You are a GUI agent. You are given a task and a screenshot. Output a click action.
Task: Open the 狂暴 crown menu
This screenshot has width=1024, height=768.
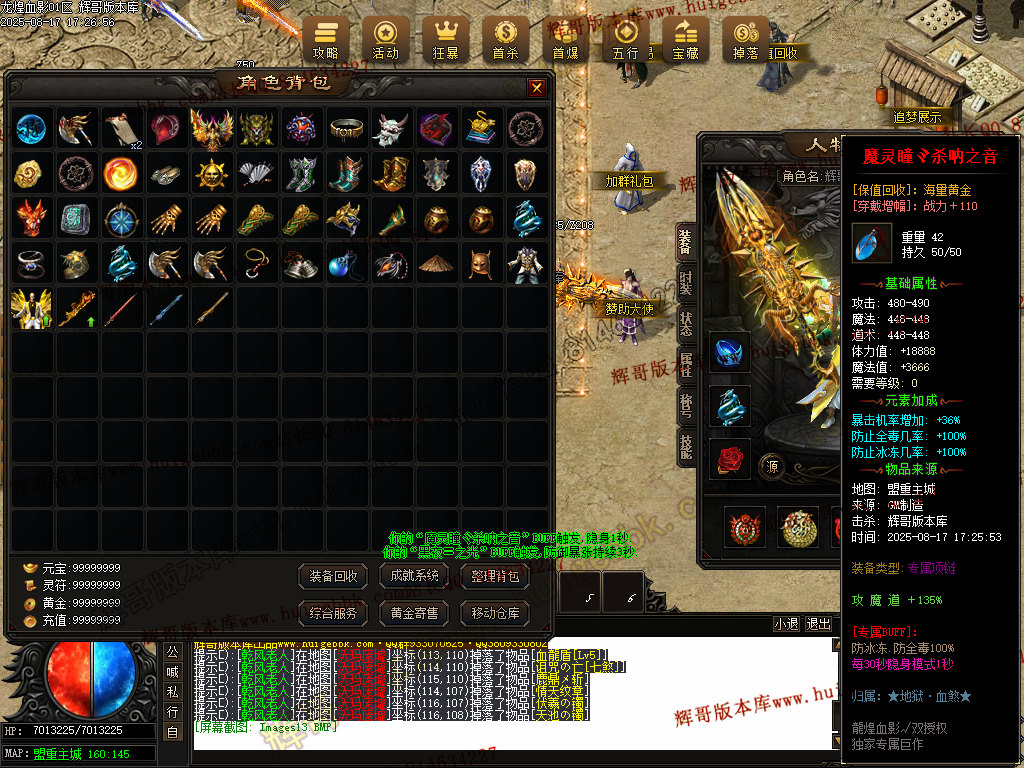(x=445, y=40)
